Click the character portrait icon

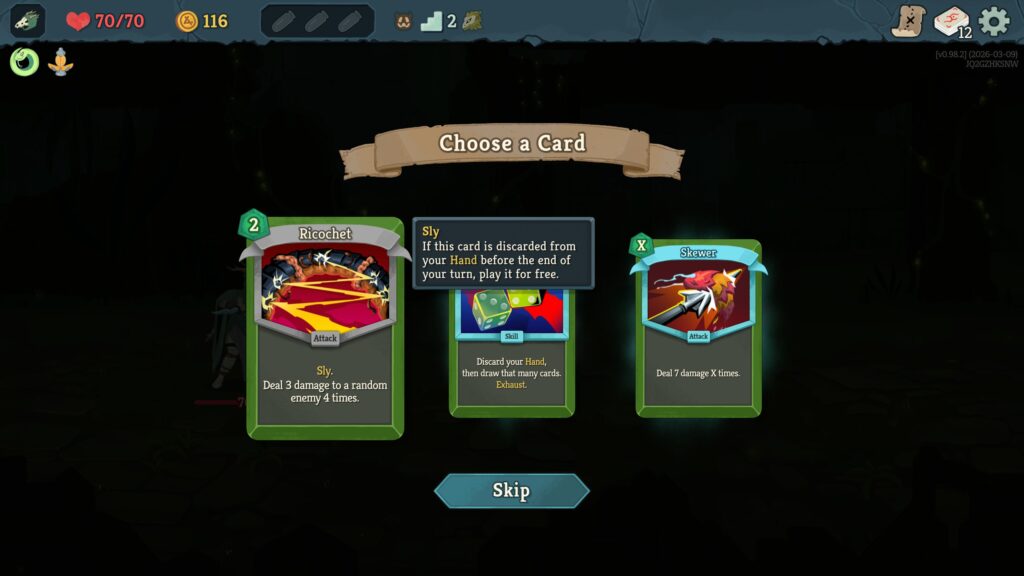click(27, 21)
